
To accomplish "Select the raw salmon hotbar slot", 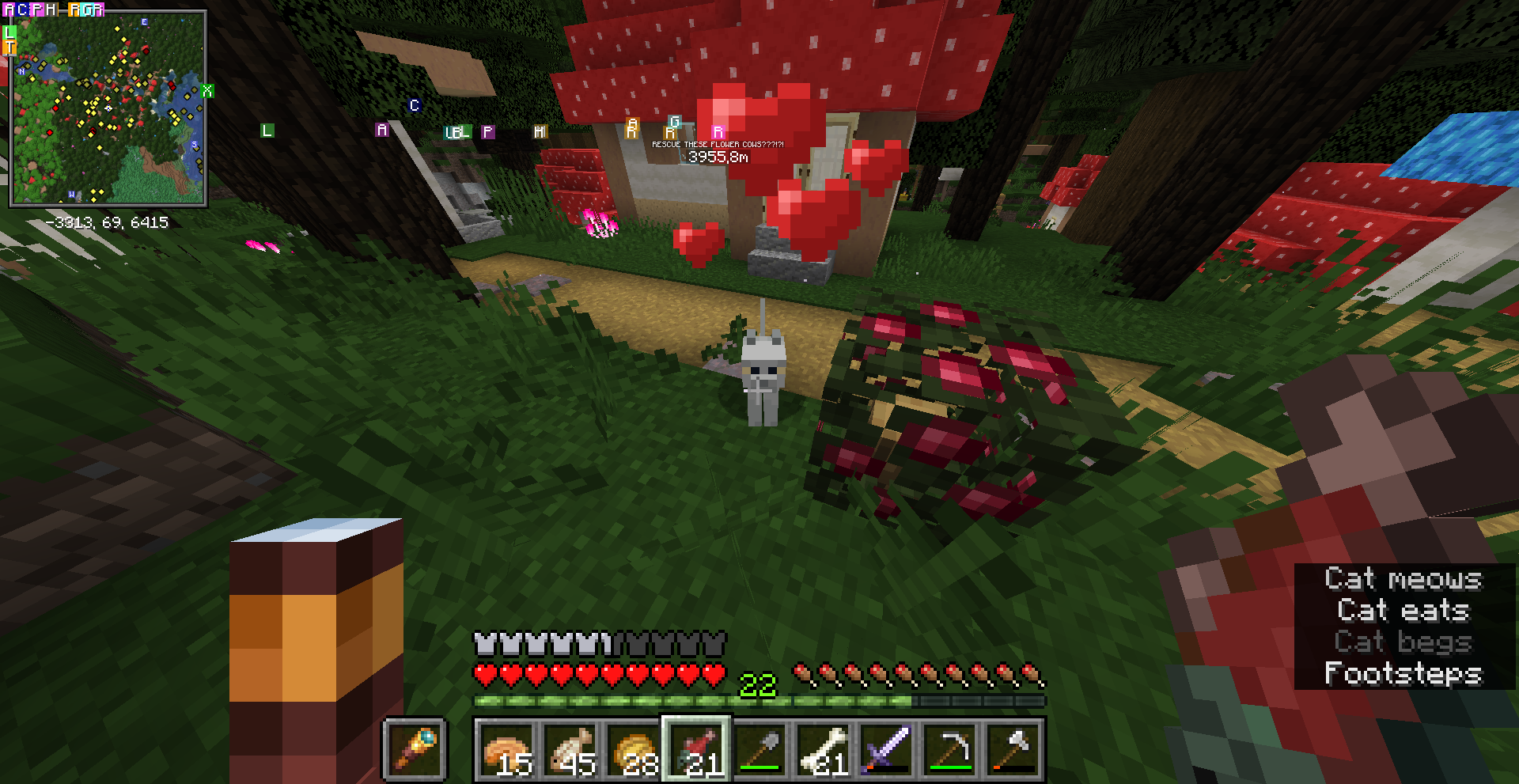I will [697, 749].
